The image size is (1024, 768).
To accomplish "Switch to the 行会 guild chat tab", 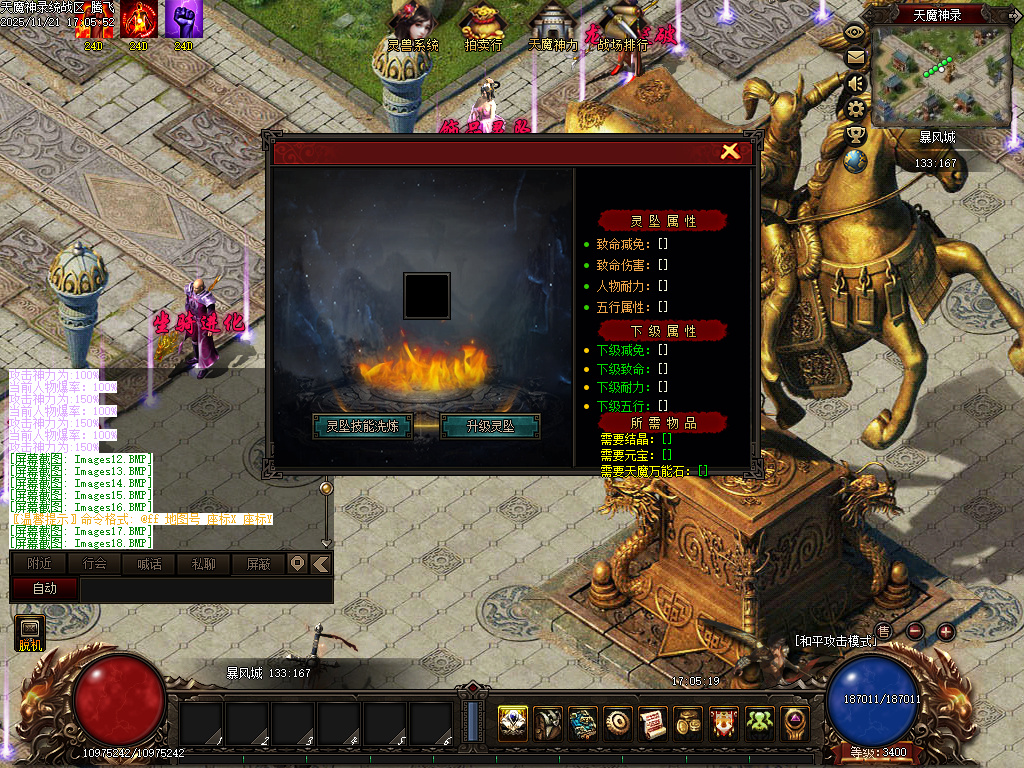I will pyautogui.click(x=95, y=564).
